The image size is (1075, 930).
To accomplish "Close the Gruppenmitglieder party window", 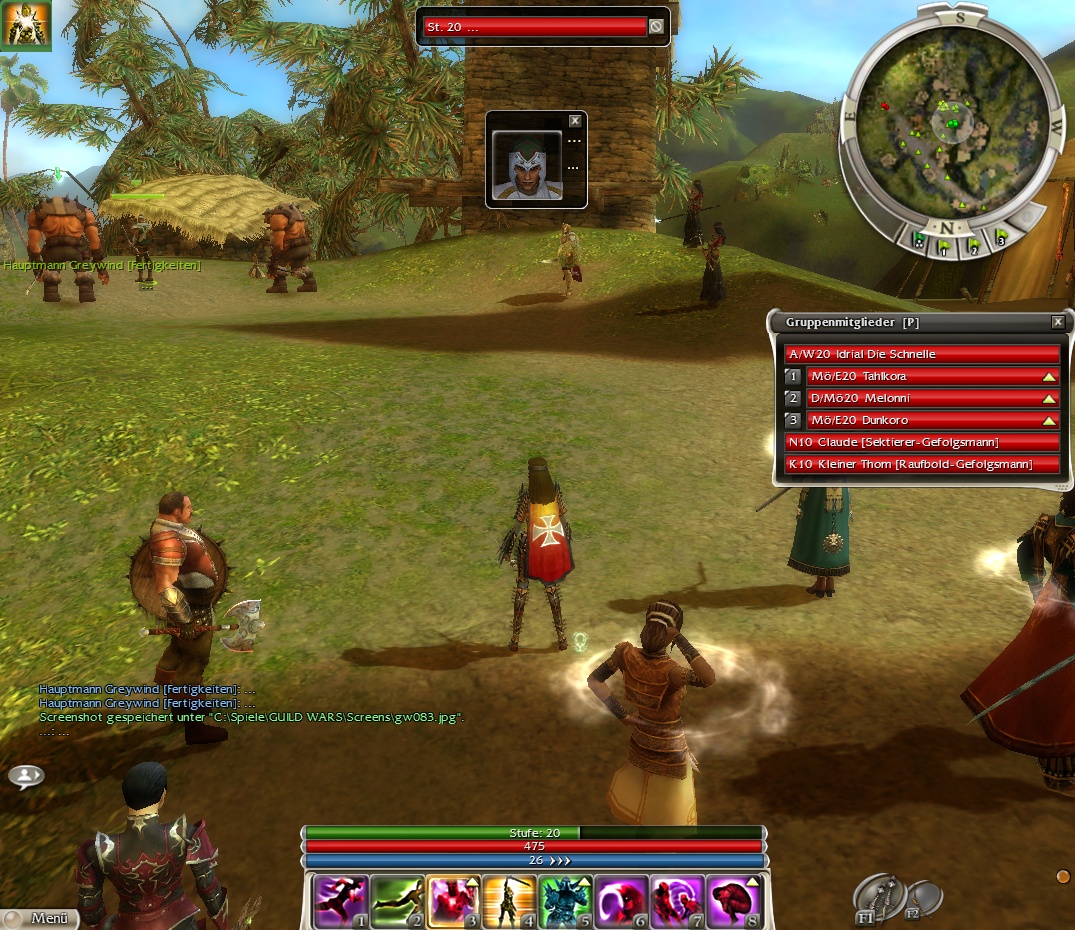I will [1058, 322].
